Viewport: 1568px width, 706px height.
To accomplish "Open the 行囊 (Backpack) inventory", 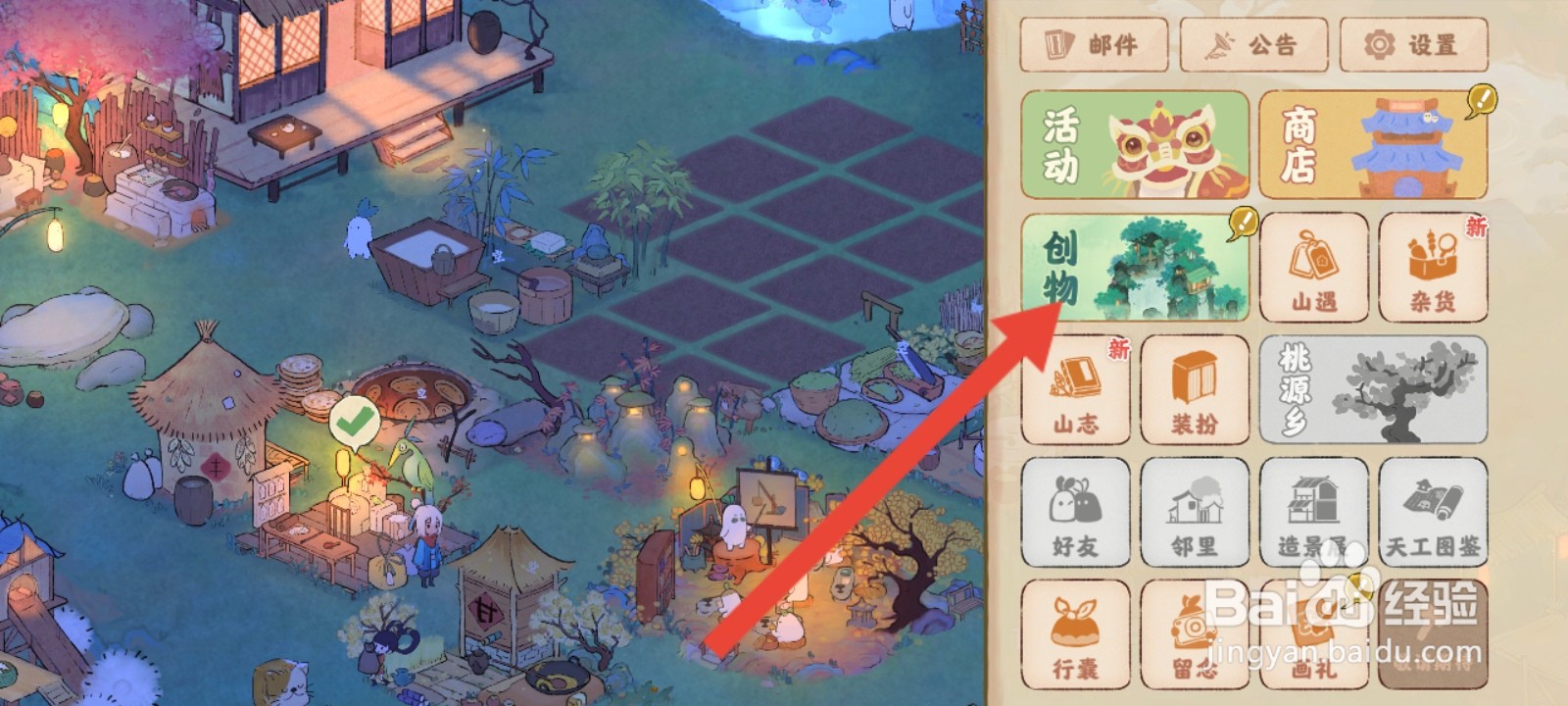I will coord(1076,633).
